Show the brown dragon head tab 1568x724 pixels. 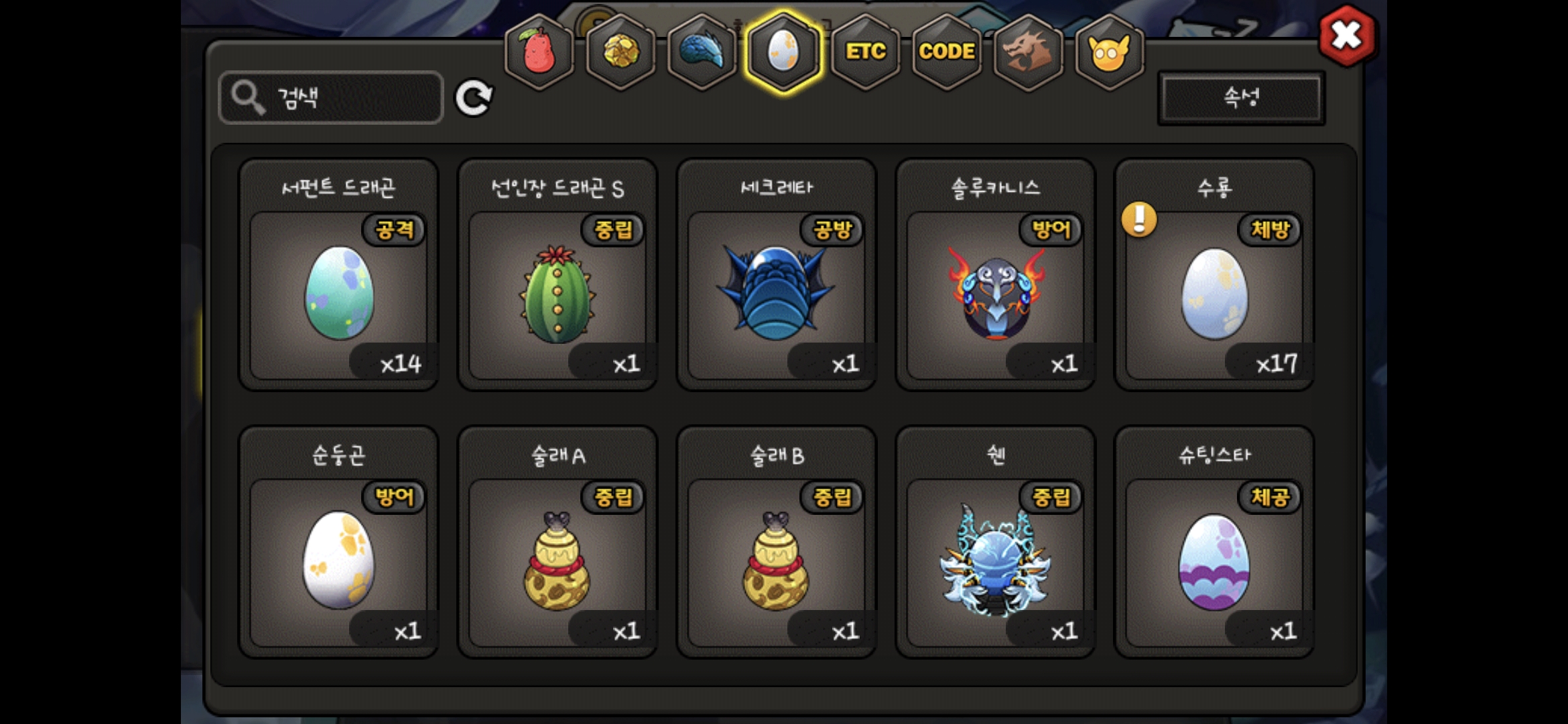click(x=1028, y=52)
